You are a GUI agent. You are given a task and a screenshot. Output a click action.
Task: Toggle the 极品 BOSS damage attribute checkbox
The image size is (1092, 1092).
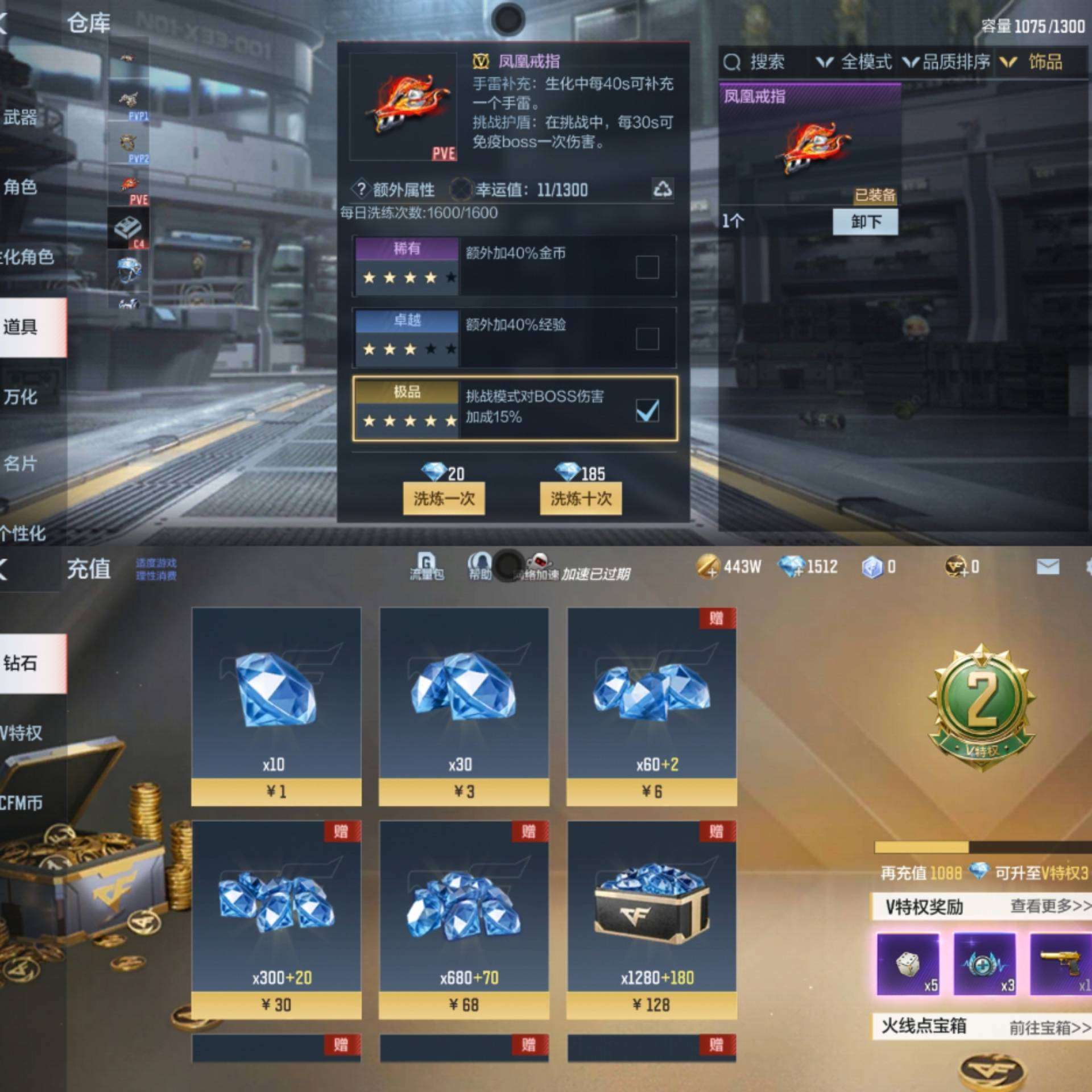pos(647,410)
